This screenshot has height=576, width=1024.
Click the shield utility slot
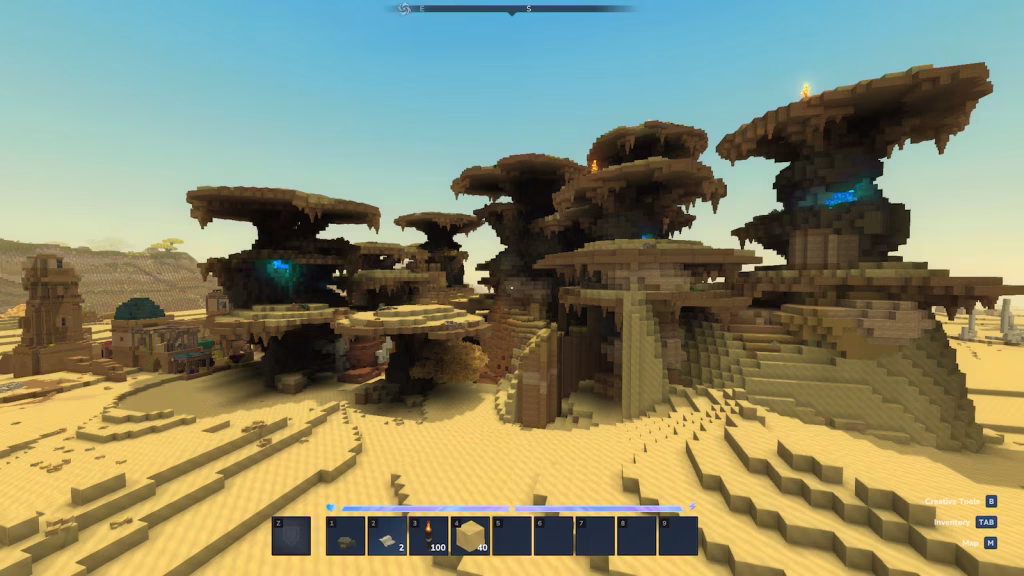pos(291,536)
